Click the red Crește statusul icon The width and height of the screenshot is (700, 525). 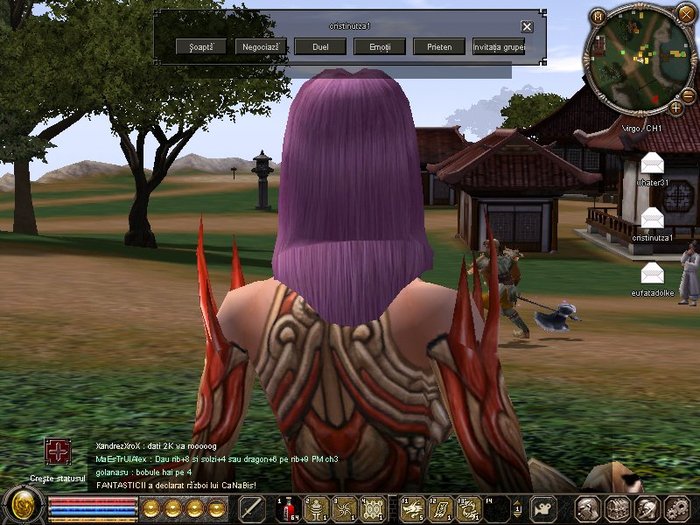tap(59, 452)
